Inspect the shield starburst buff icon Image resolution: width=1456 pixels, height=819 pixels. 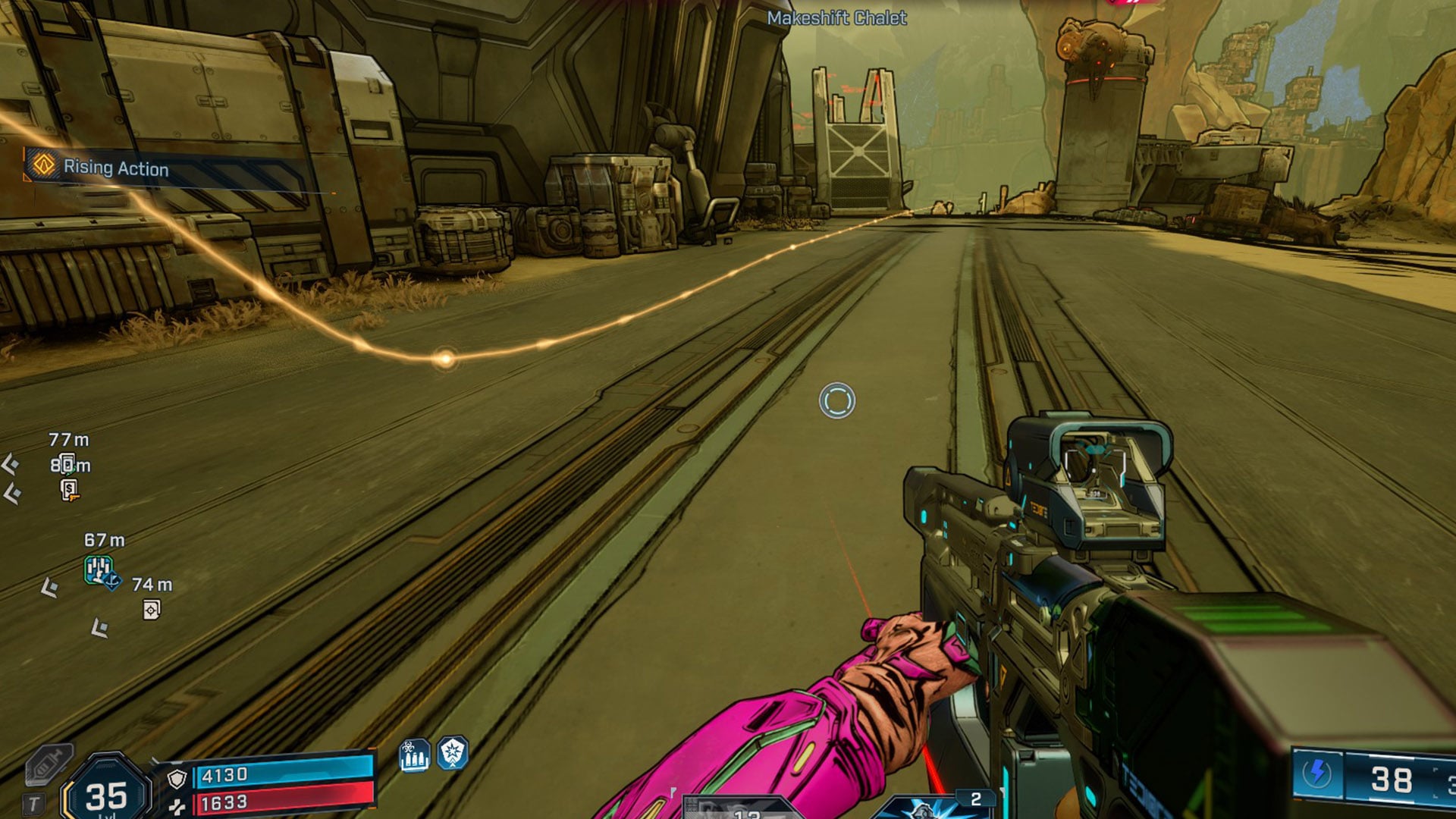click(x=453, y=753)
